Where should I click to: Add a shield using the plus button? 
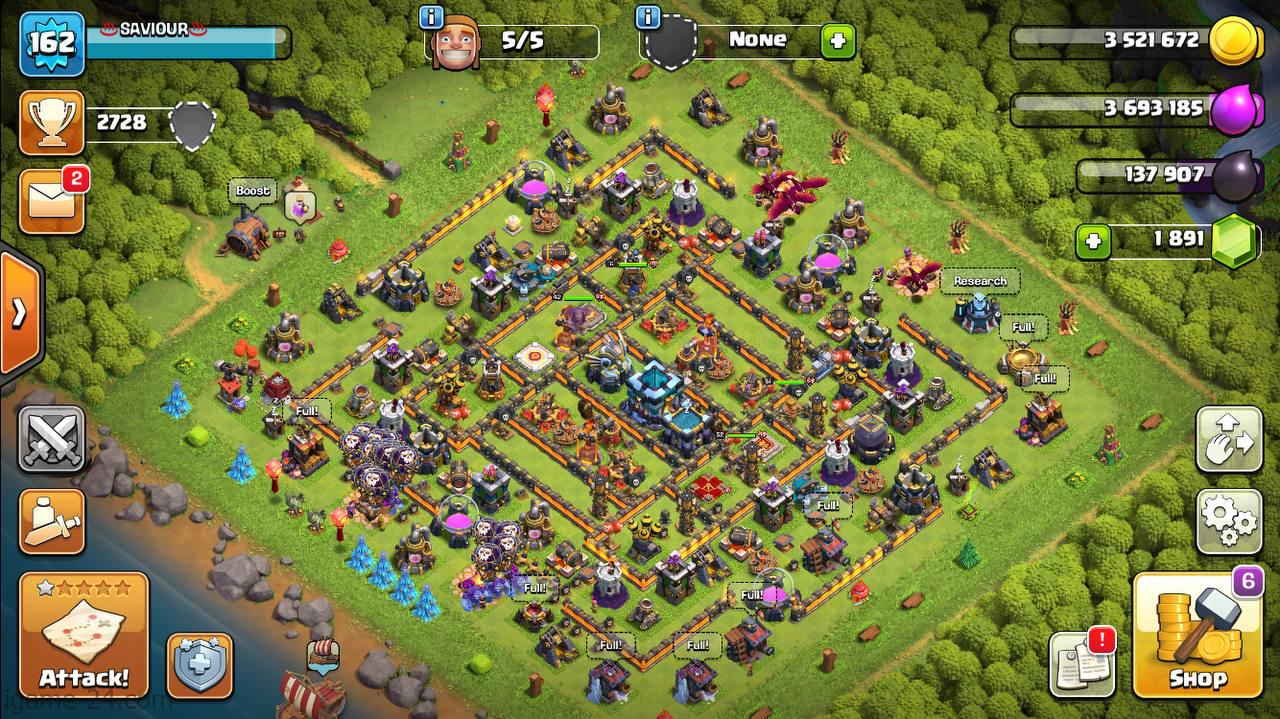(837, 42)
